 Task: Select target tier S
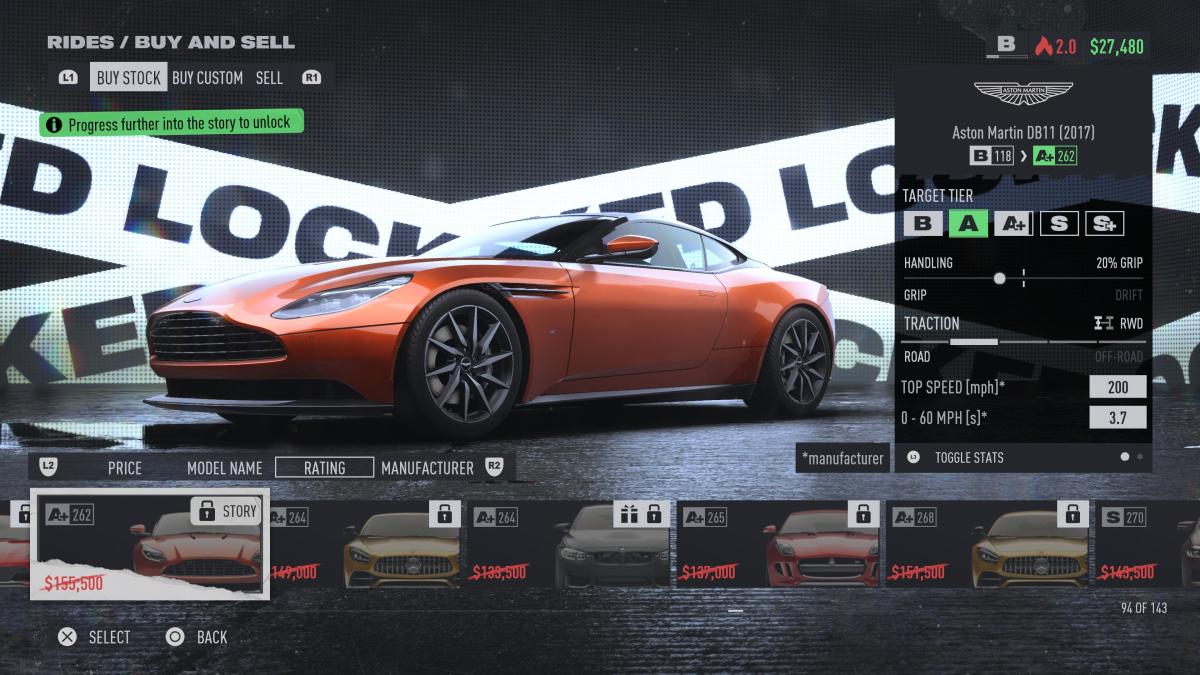point(1059,223)
